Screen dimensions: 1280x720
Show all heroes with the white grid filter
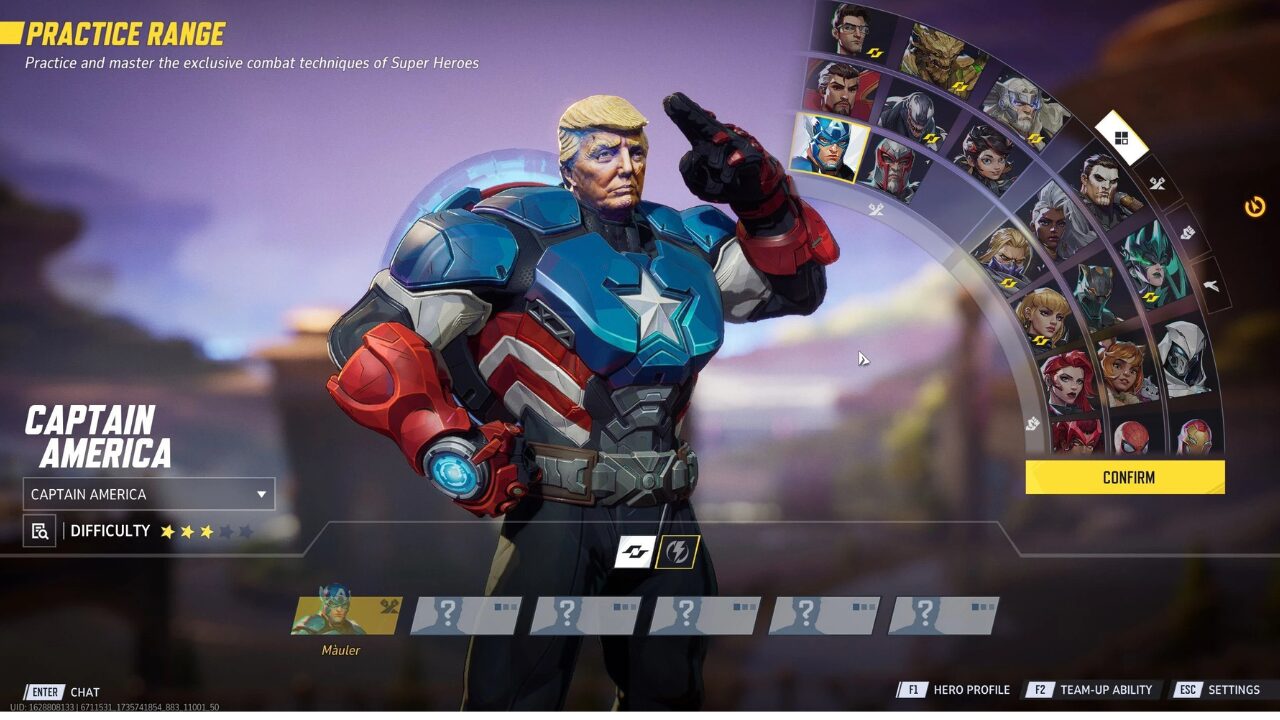pyautogui.click(x=1121, y=138)
